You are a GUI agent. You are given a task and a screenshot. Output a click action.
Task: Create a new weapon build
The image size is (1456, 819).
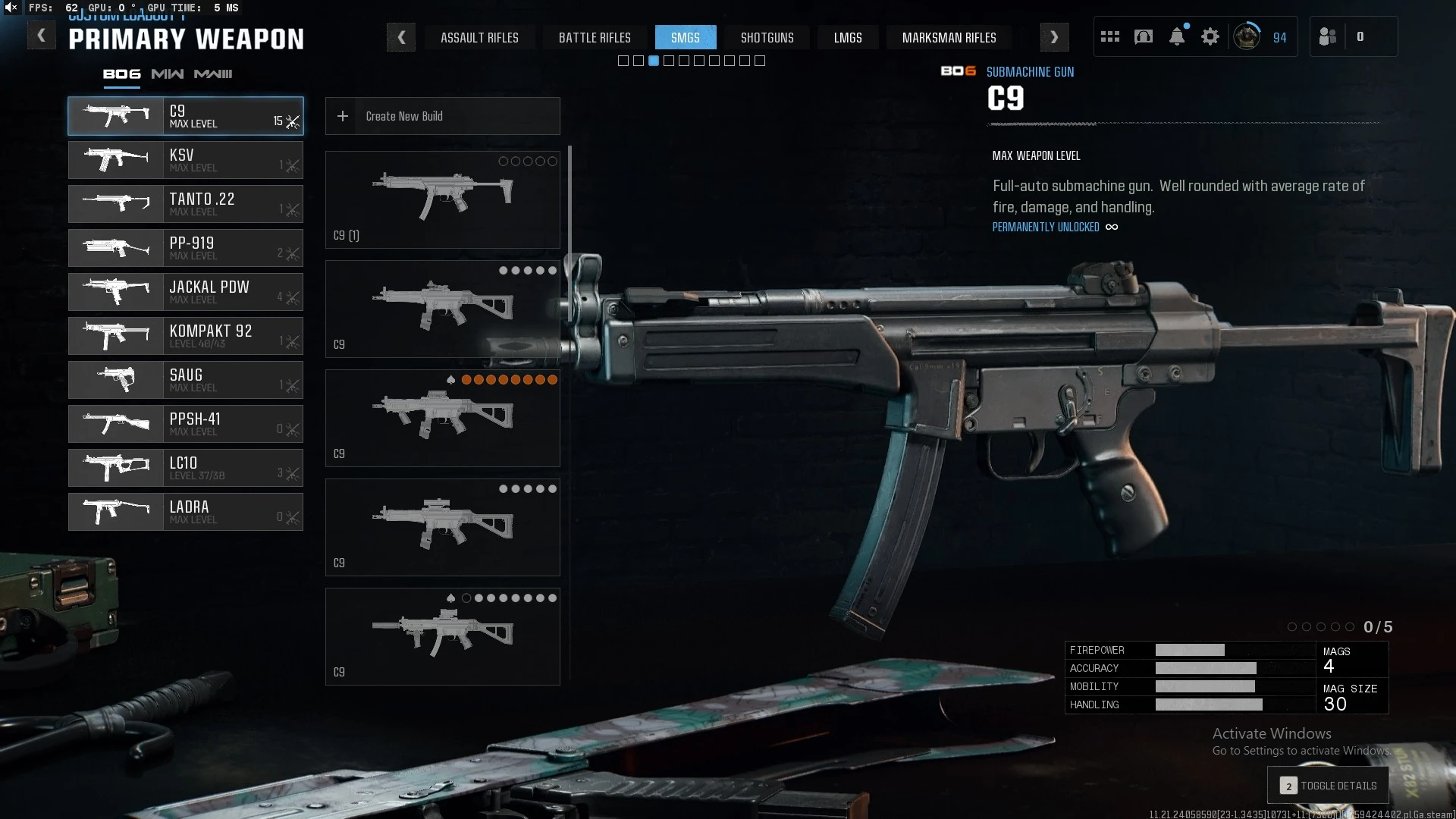click(443, 116)
